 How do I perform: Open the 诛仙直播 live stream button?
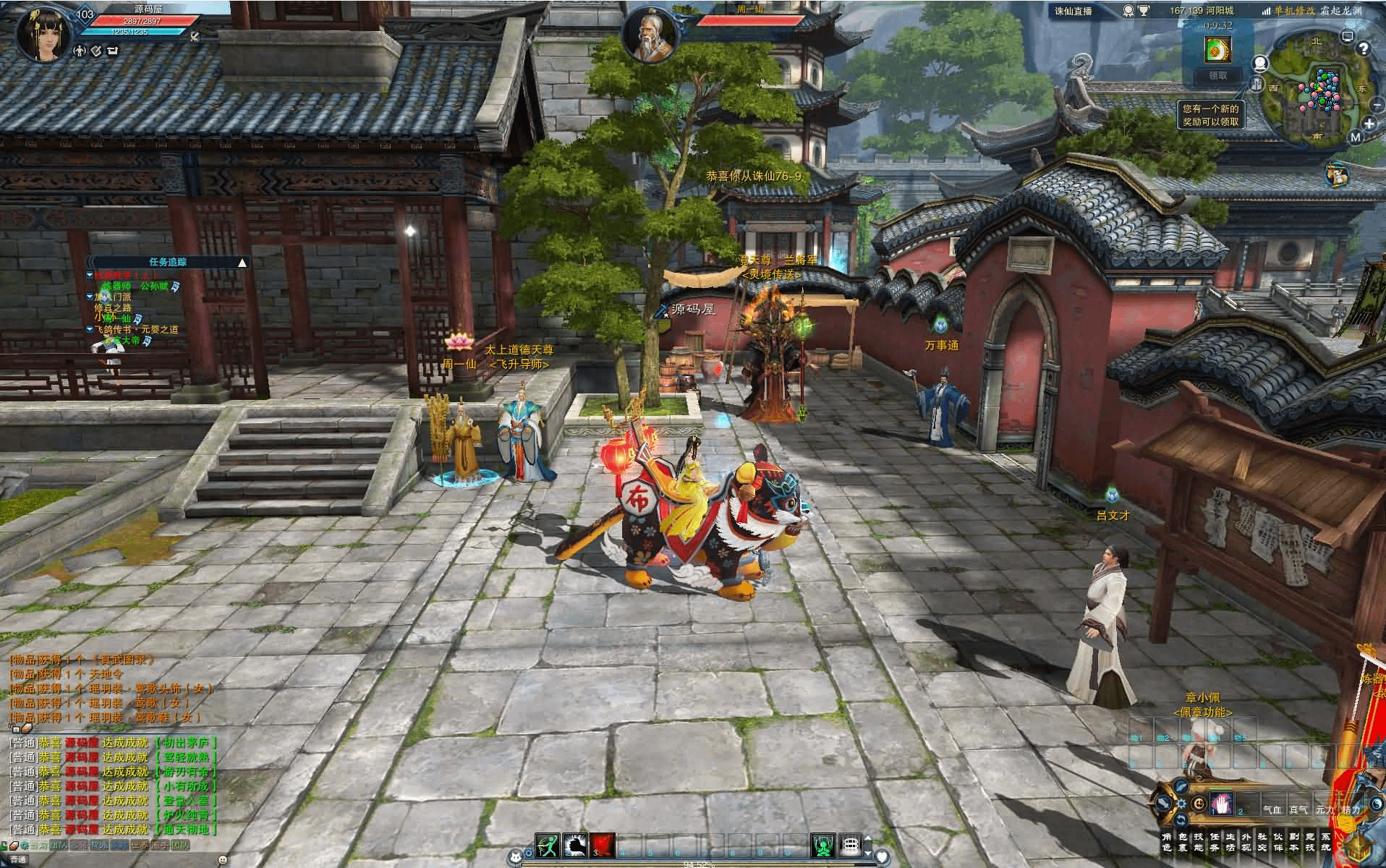click(x=1073, y=11)
